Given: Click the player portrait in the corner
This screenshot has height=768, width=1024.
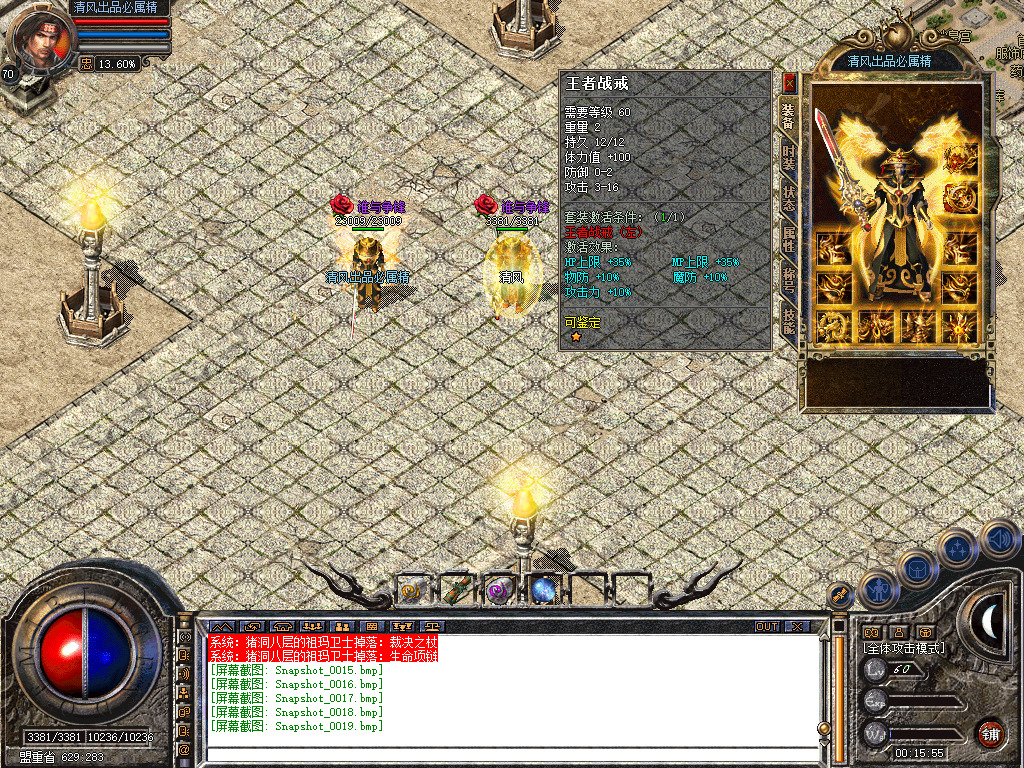Looking at the screenshot, I should pos(40,38).
